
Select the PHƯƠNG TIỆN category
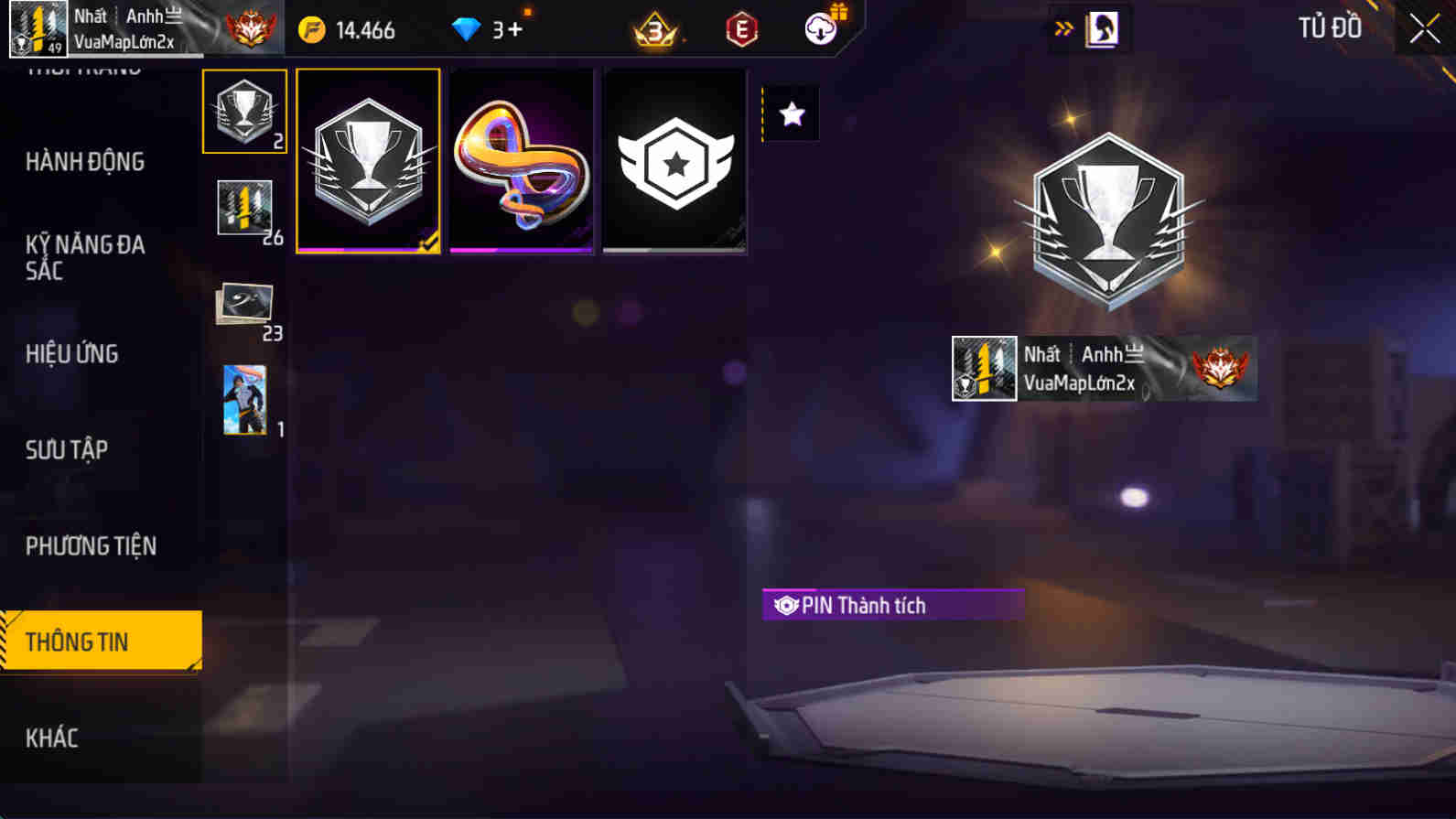click(x=91, y=545)
